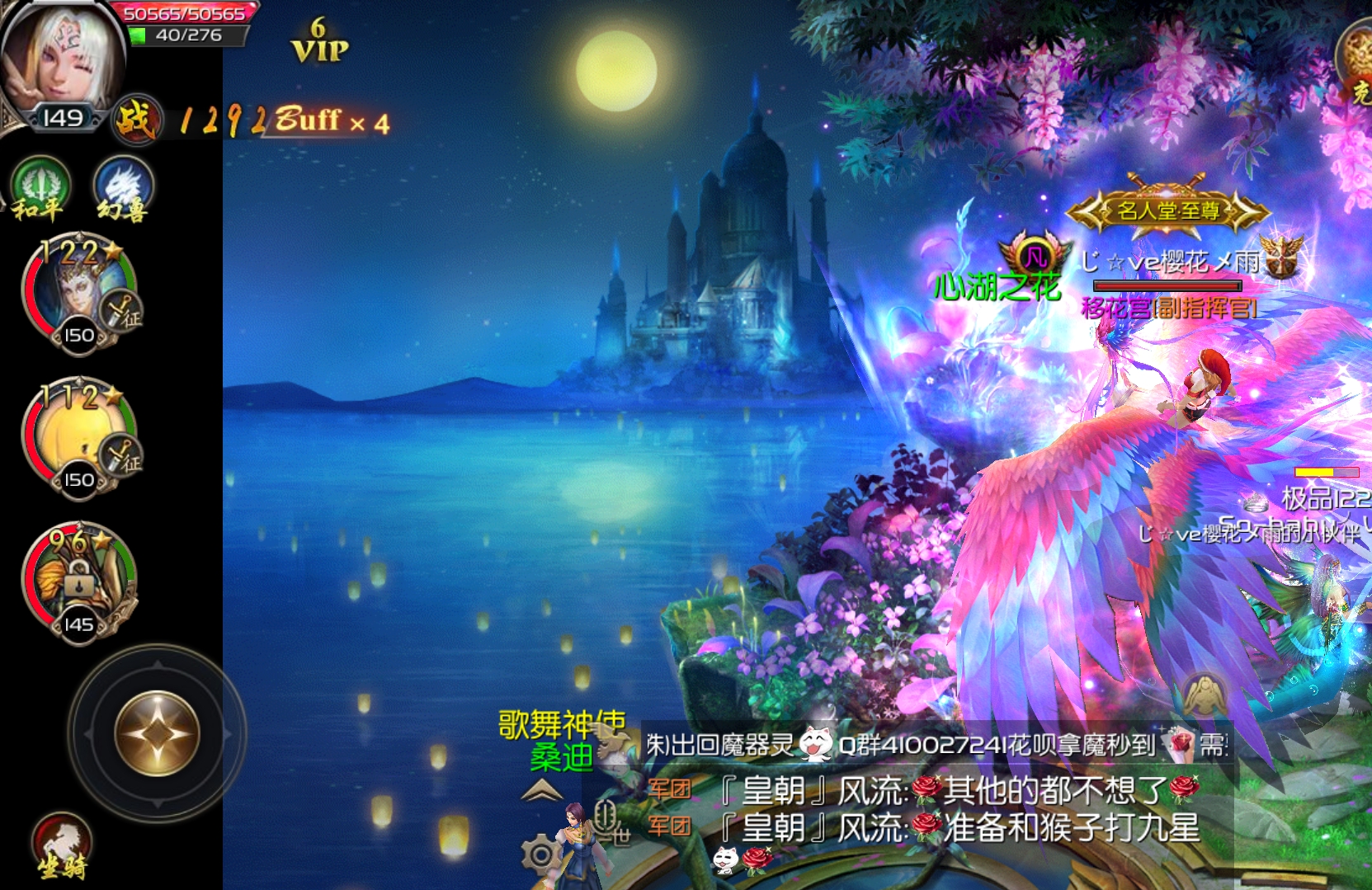Expand the chat with the up arrow
This screenshot has height=890, width=1372.
tap(541, 792)
